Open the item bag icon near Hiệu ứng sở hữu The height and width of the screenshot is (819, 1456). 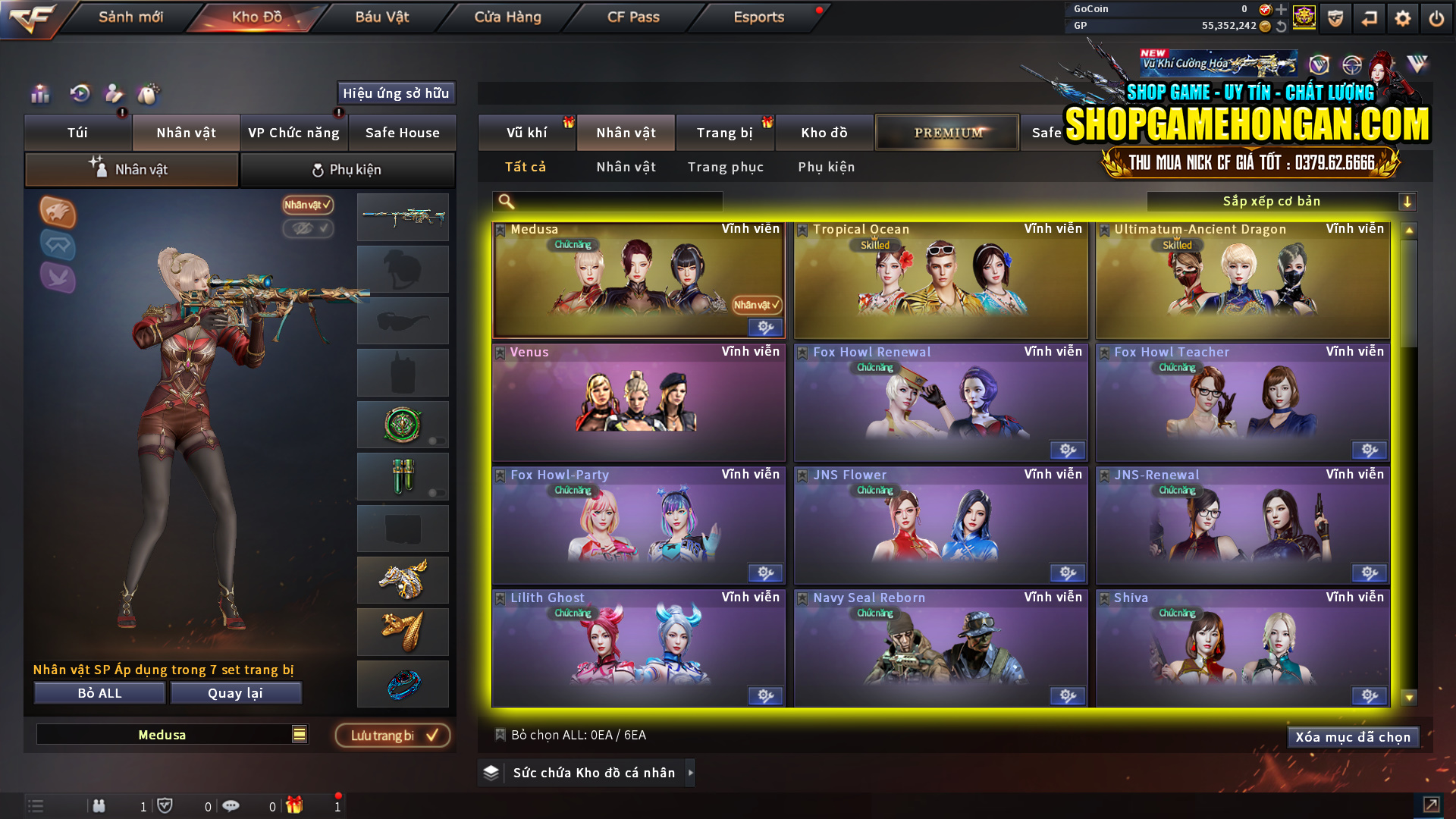[149, 94]
